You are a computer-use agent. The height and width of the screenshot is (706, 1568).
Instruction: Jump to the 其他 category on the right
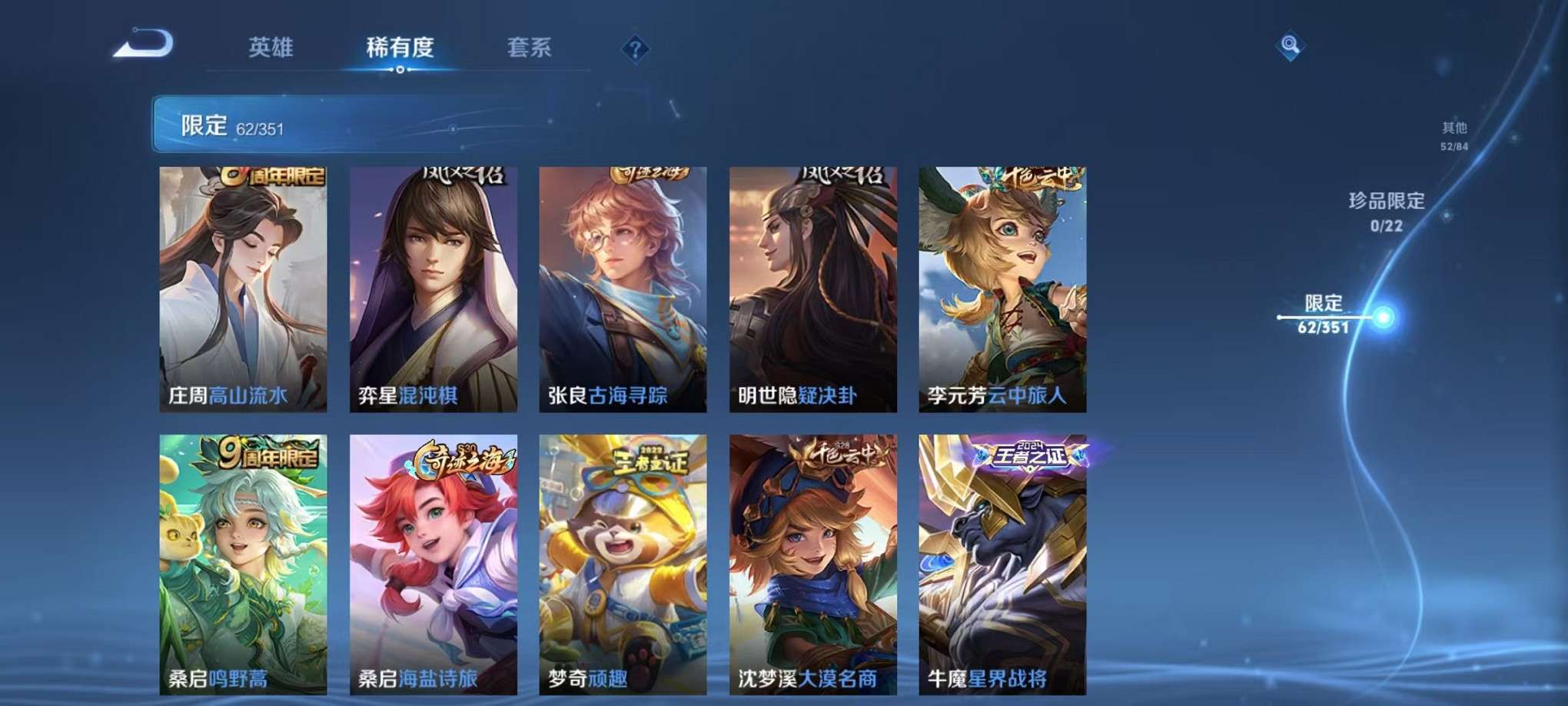pos(1453,131)
